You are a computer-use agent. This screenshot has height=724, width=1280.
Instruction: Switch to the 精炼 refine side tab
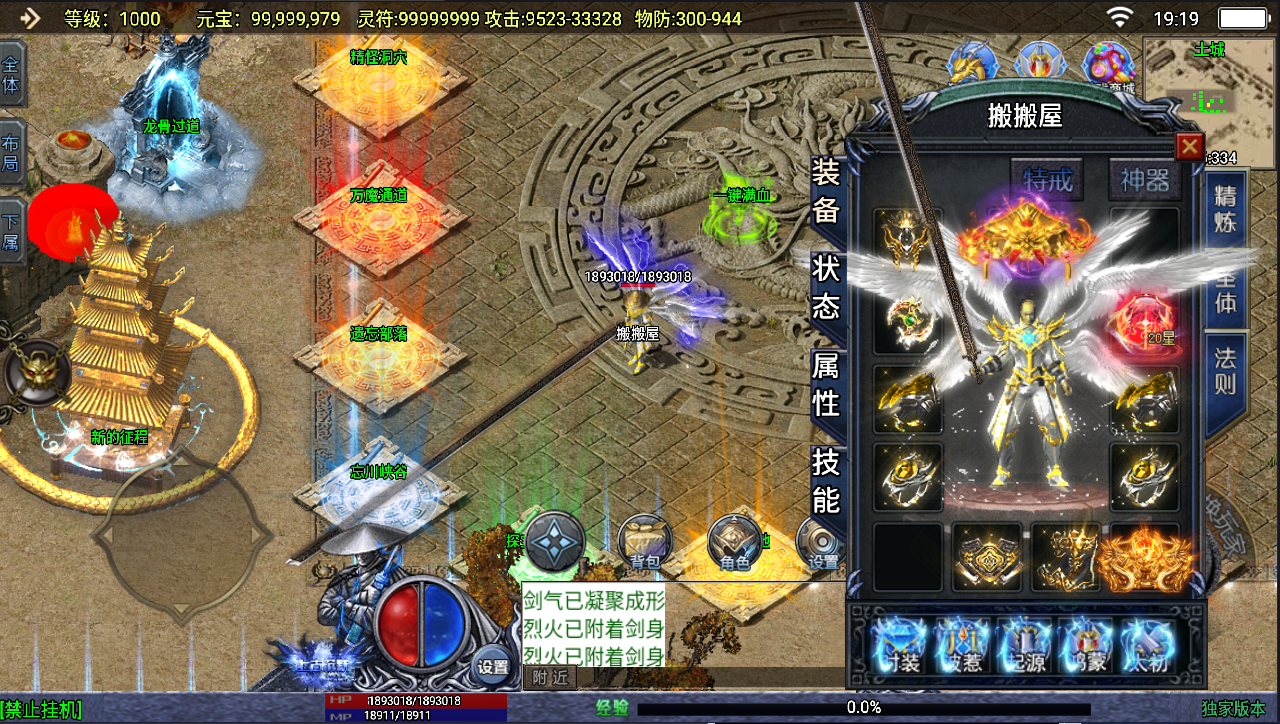click(1225, 208)
